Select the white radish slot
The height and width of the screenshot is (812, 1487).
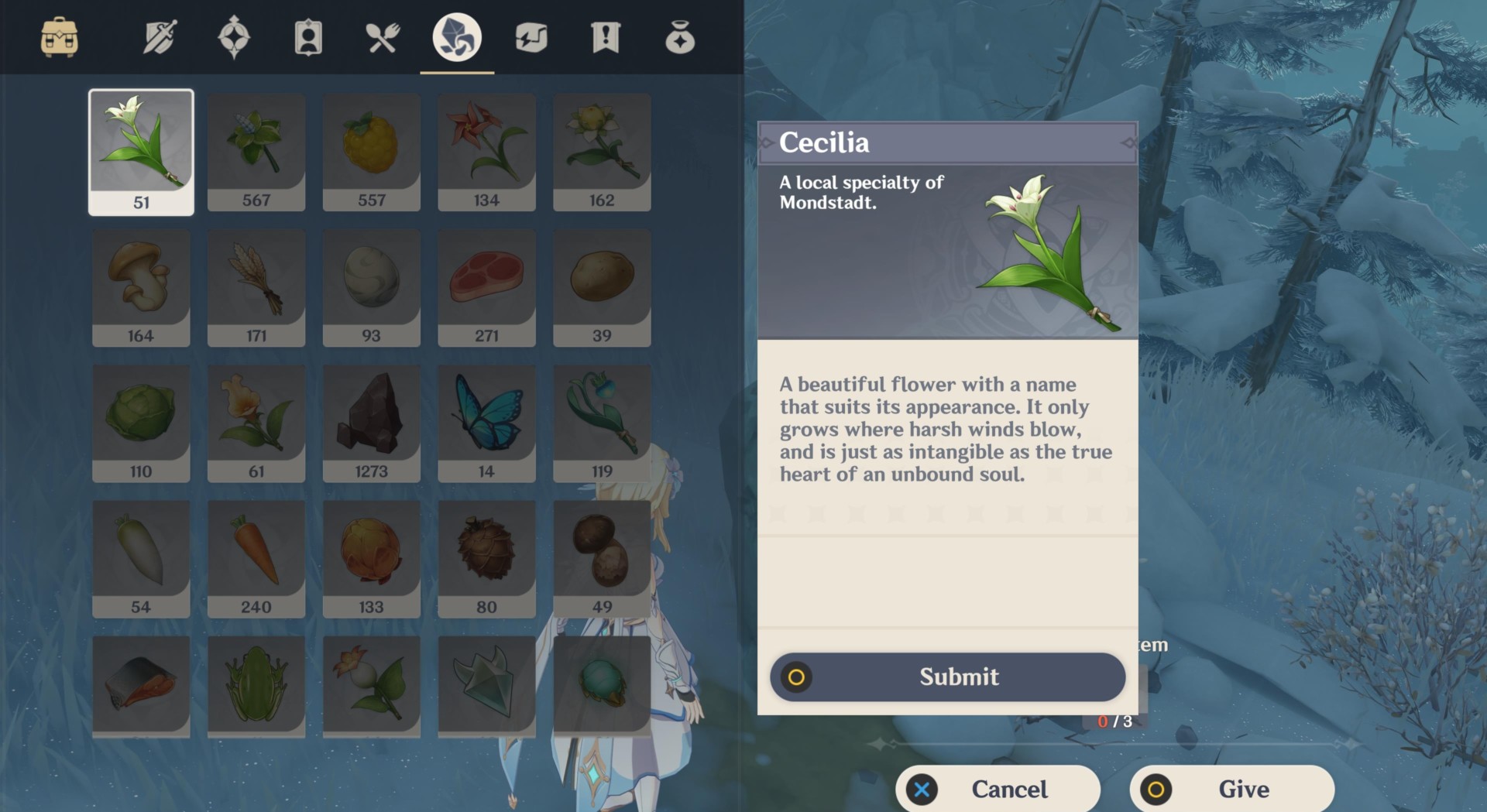point(141,559)
